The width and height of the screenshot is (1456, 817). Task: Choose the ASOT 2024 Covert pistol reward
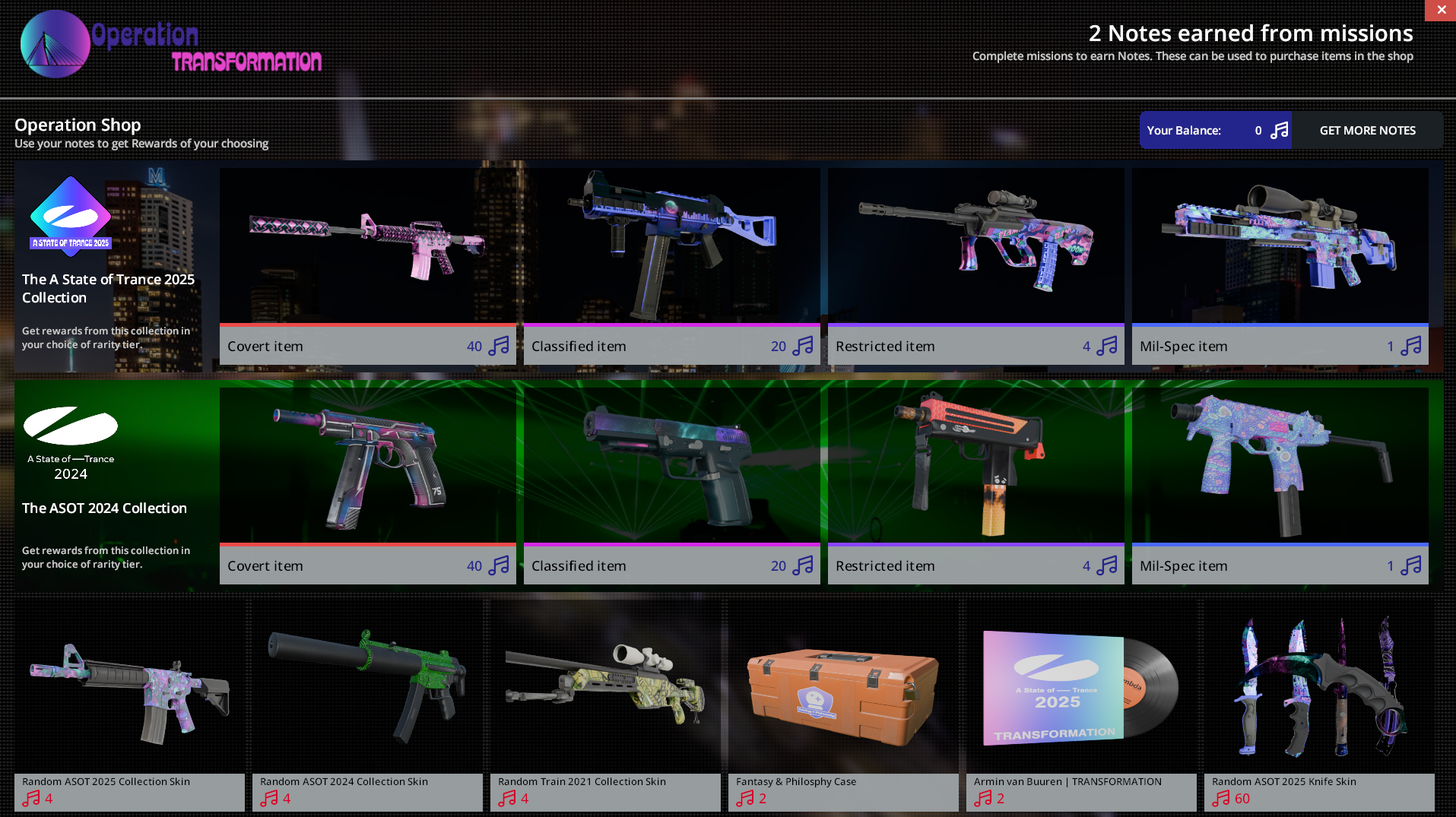(367, 485)
